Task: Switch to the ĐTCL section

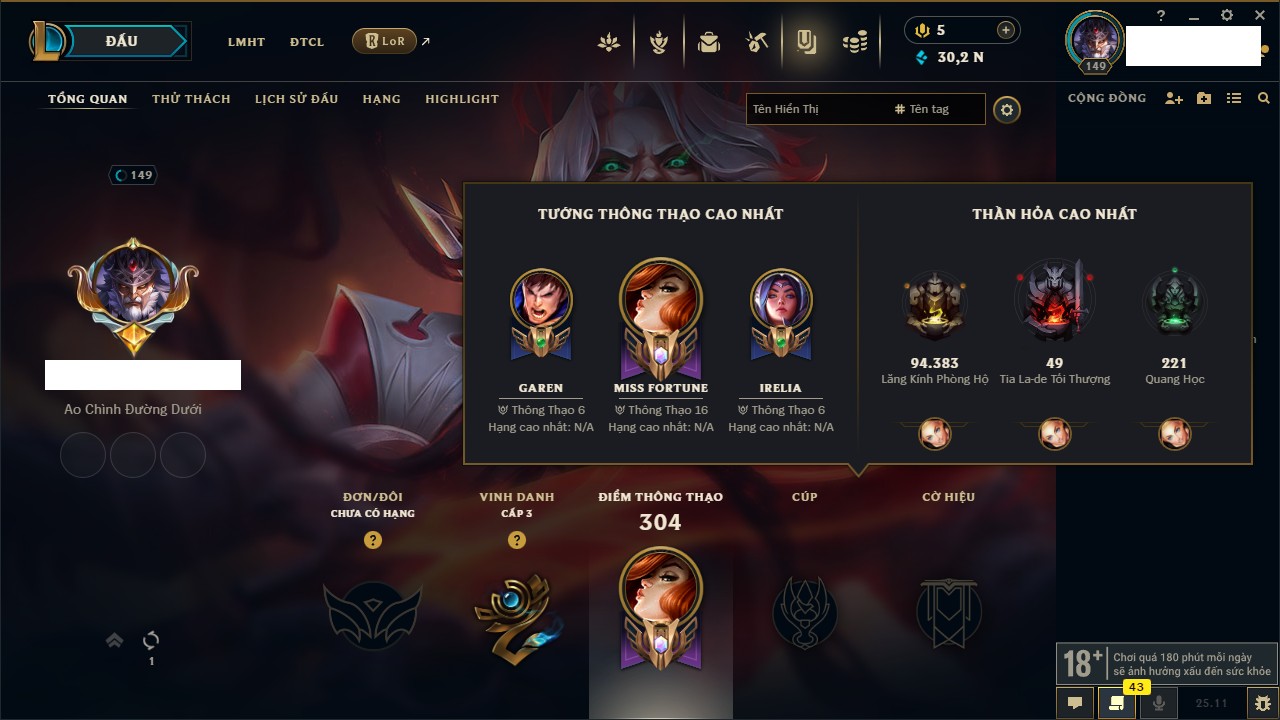Action: (307, 42)
